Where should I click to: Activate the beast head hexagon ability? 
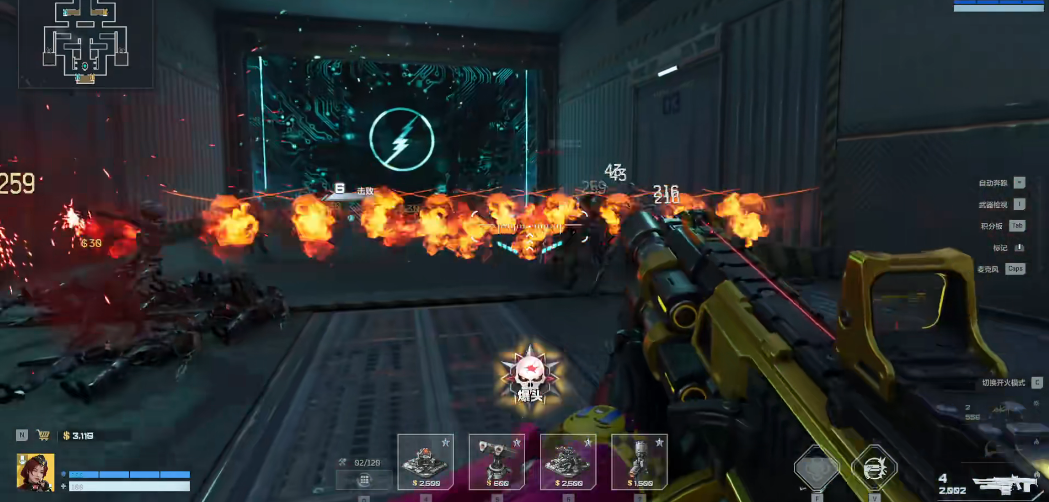coord(816,469)
